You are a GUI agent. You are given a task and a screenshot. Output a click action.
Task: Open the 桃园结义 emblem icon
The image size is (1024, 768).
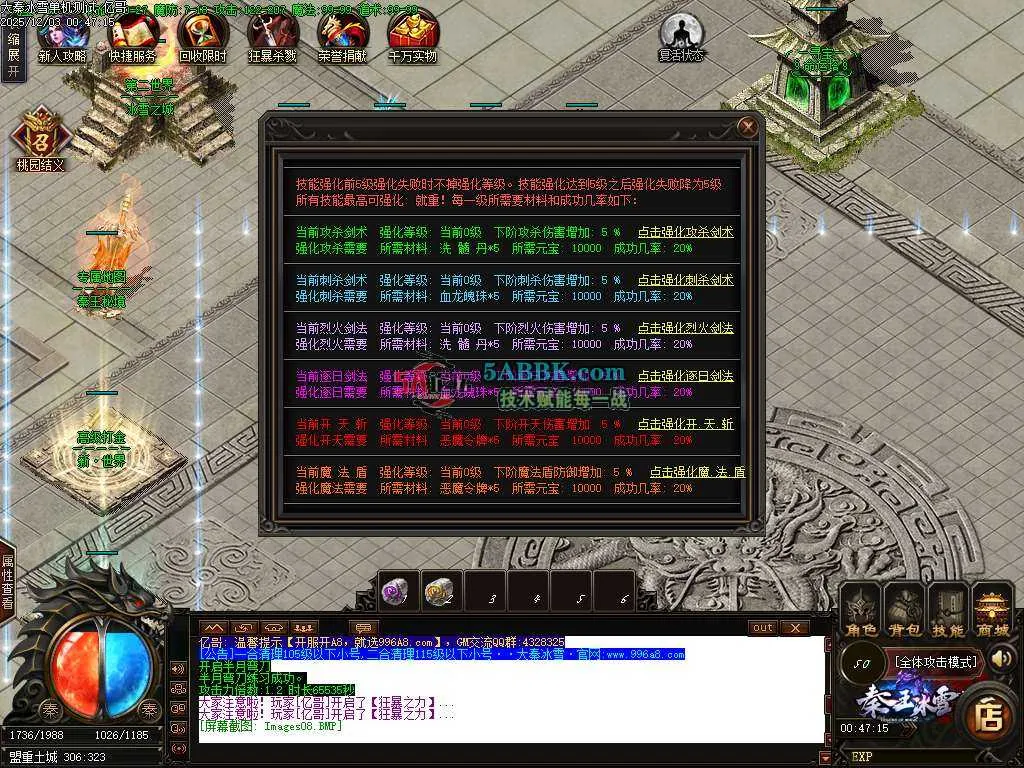[x=40, y=138]
